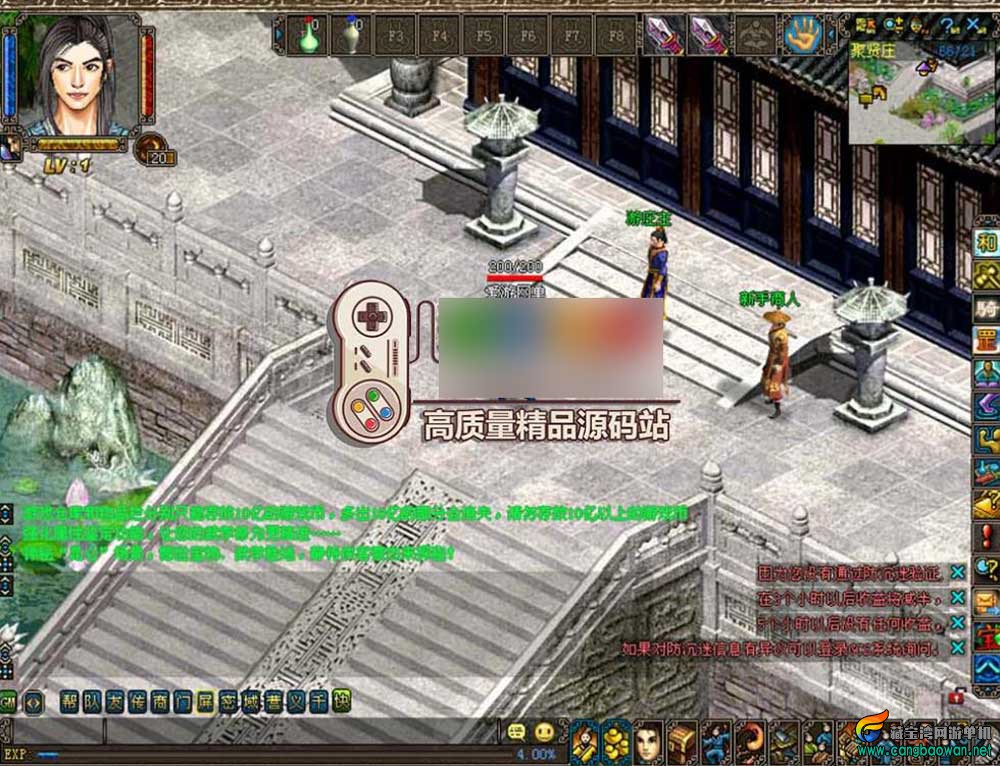
Task: Toggle the 密 whisper channel
Action: tap(227, 702)
